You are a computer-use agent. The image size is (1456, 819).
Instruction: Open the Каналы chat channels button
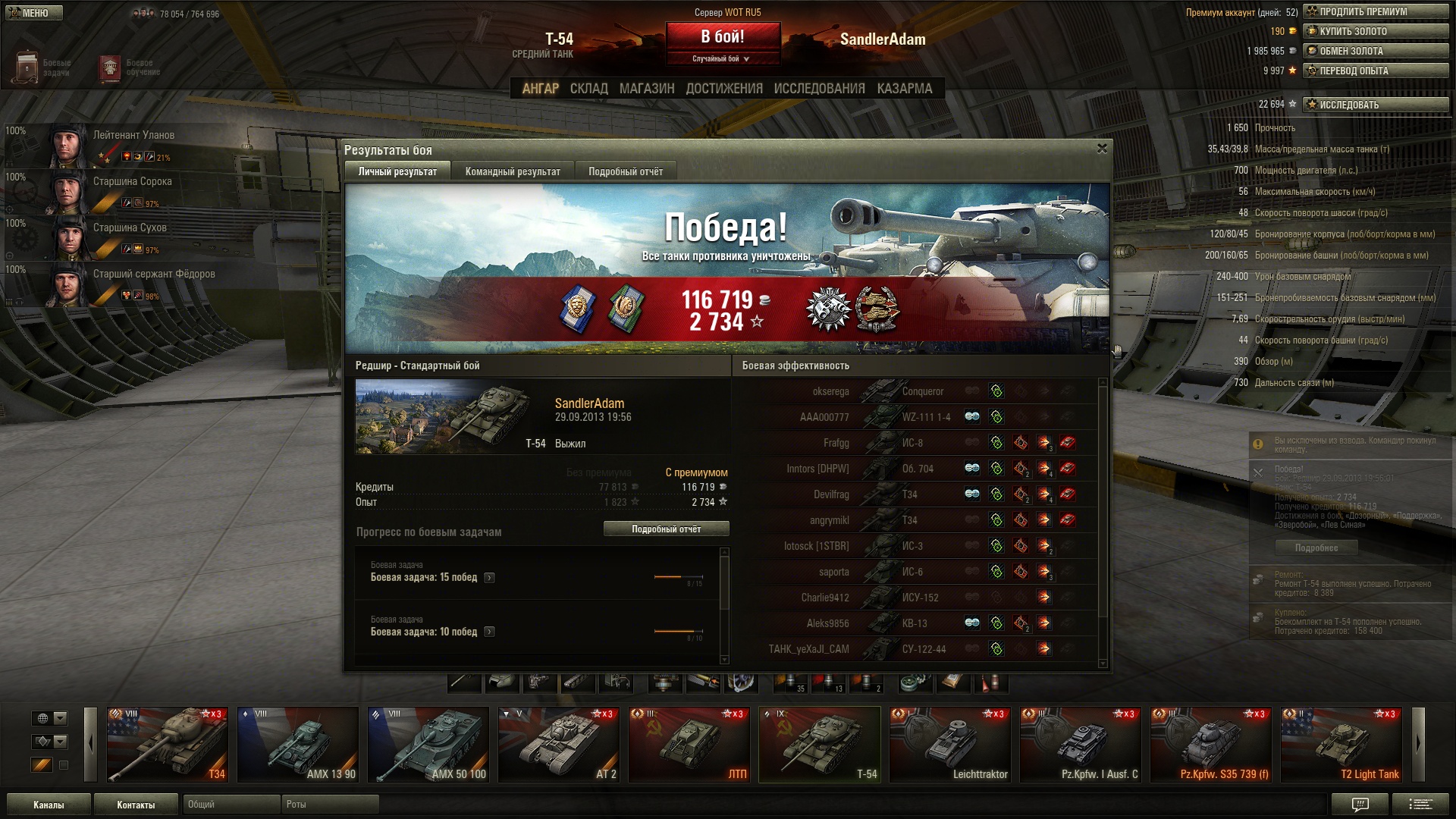[49, 805]
